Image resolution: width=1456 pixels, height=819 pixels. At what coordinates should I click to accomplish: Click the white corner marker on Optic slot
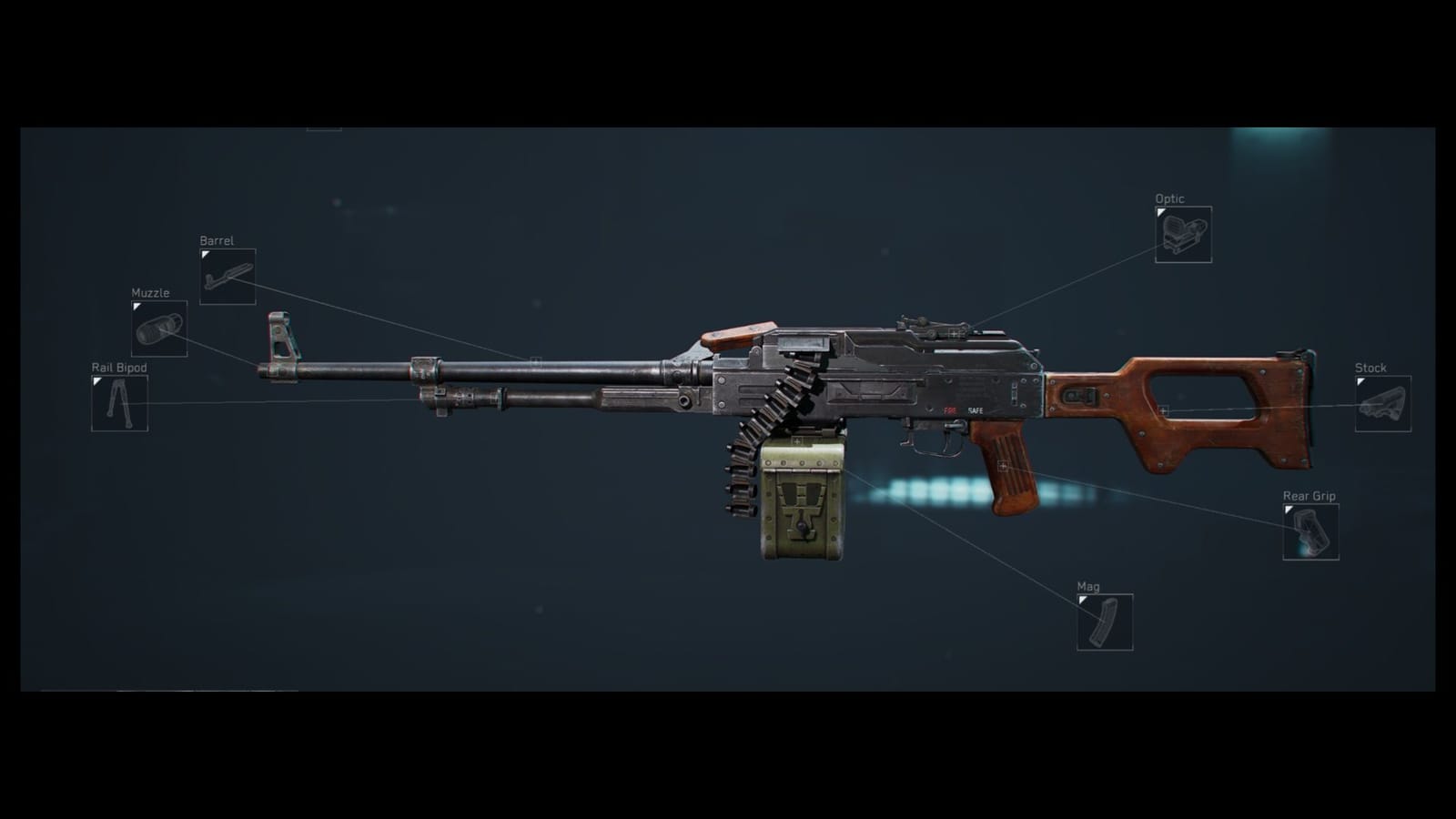(x=1159, y=212)
